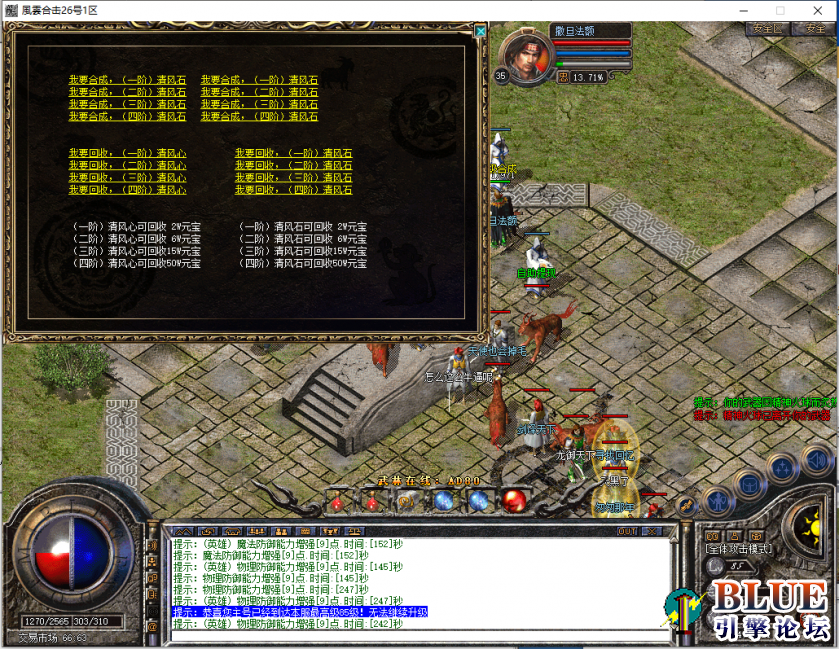Select 我要回收 (四阶) 清风石 option
The width and height of the screenshot is (839, 649).
[x=293, y=190]
